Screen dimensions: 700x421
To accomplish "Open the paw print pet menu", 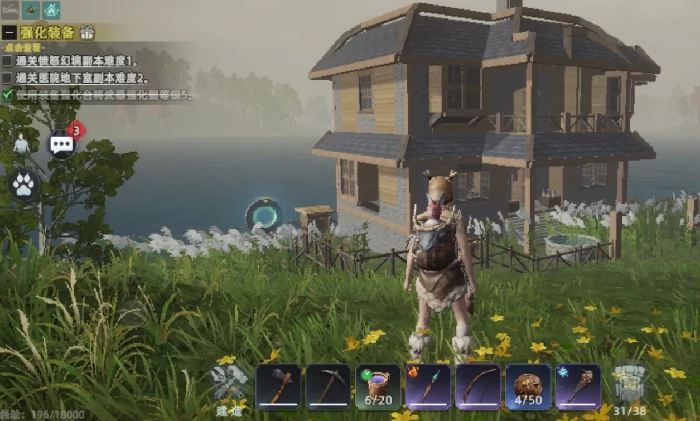I will (23, 183).
